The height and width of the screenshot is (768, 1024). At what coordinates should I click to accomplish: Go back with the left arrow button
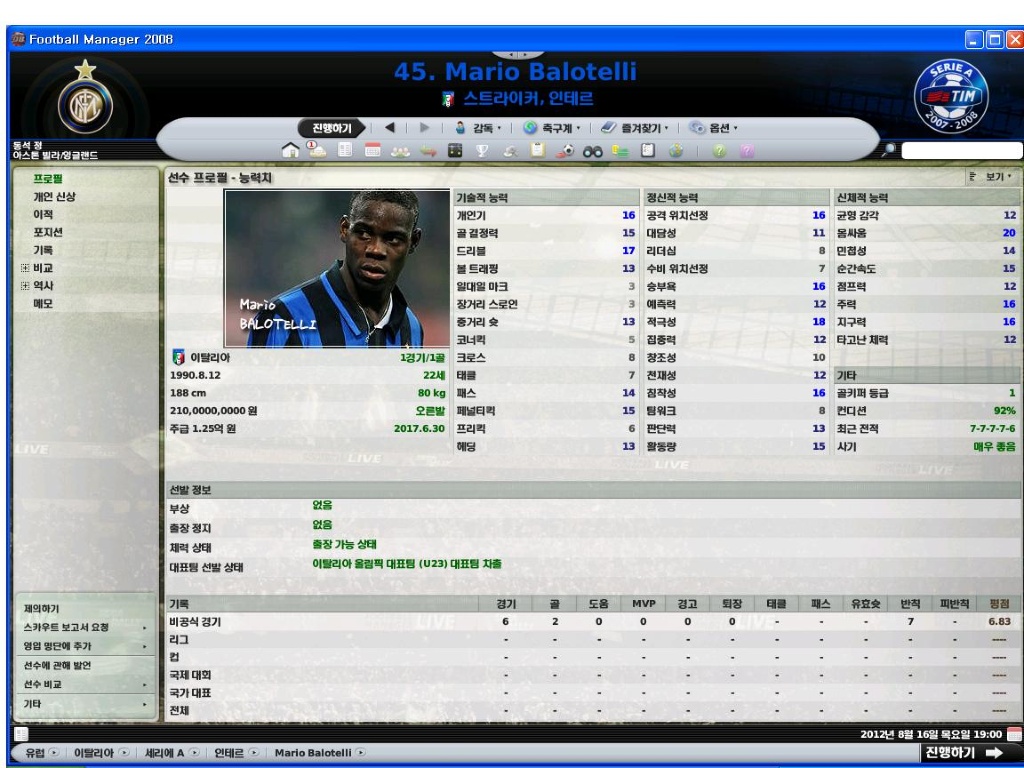pos(390,128)
